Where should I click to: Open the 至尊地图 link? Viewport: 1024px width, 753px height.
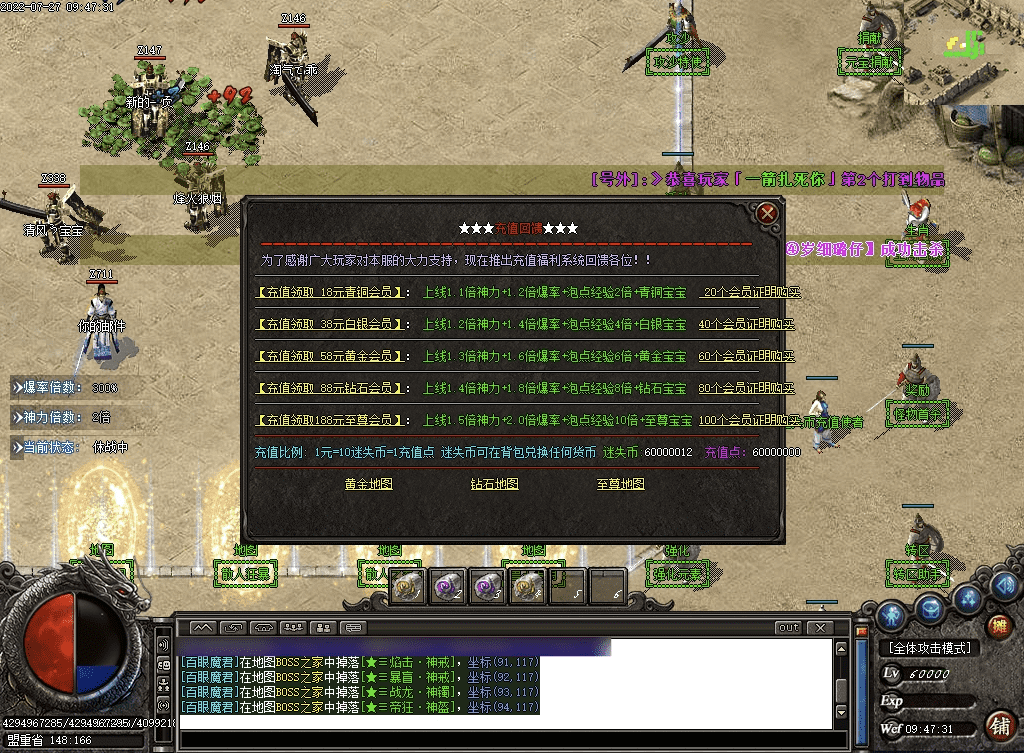[x=620, y=484]
